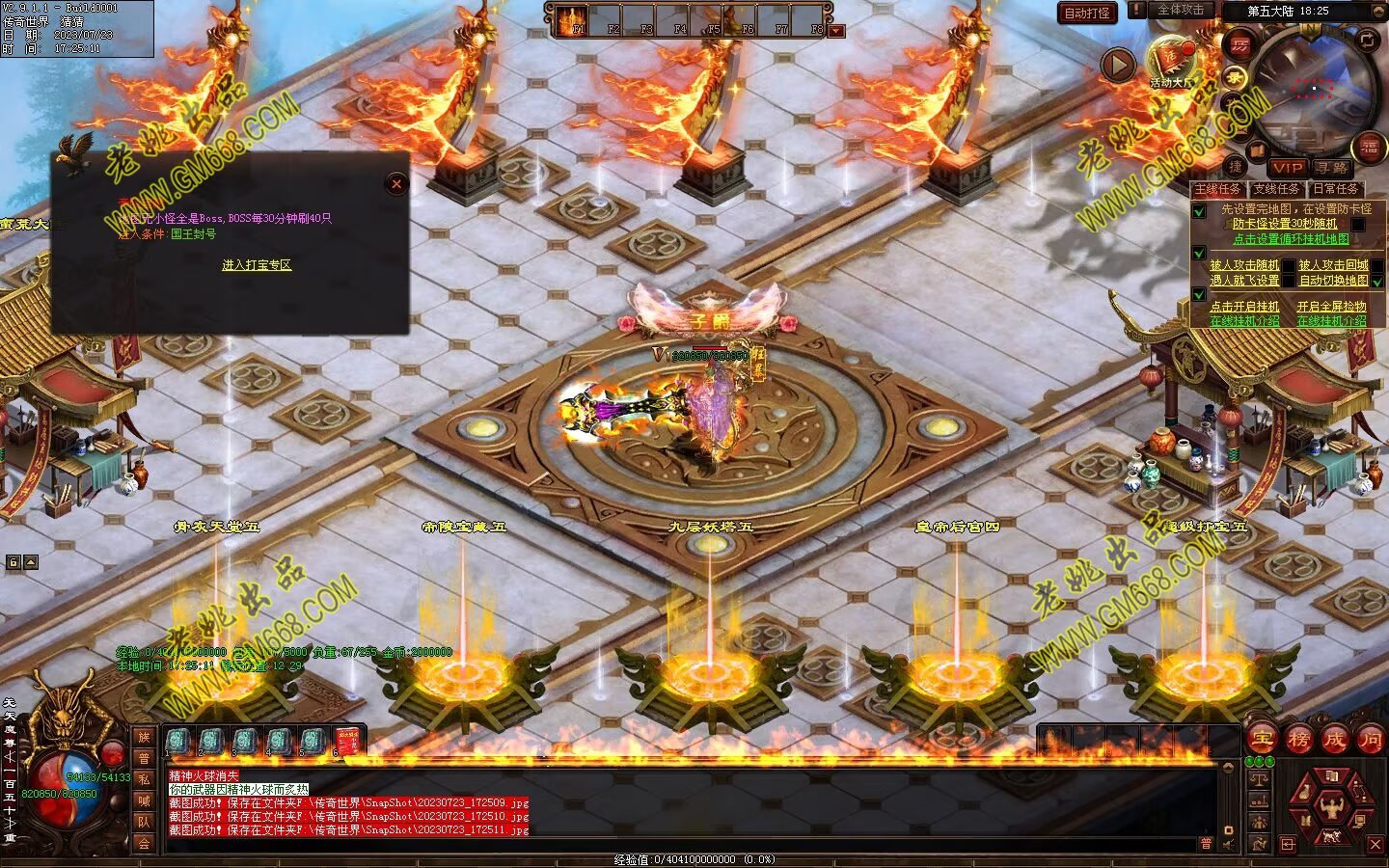
Task: Open the 宝 treasure shop button
Action: 1262,740
